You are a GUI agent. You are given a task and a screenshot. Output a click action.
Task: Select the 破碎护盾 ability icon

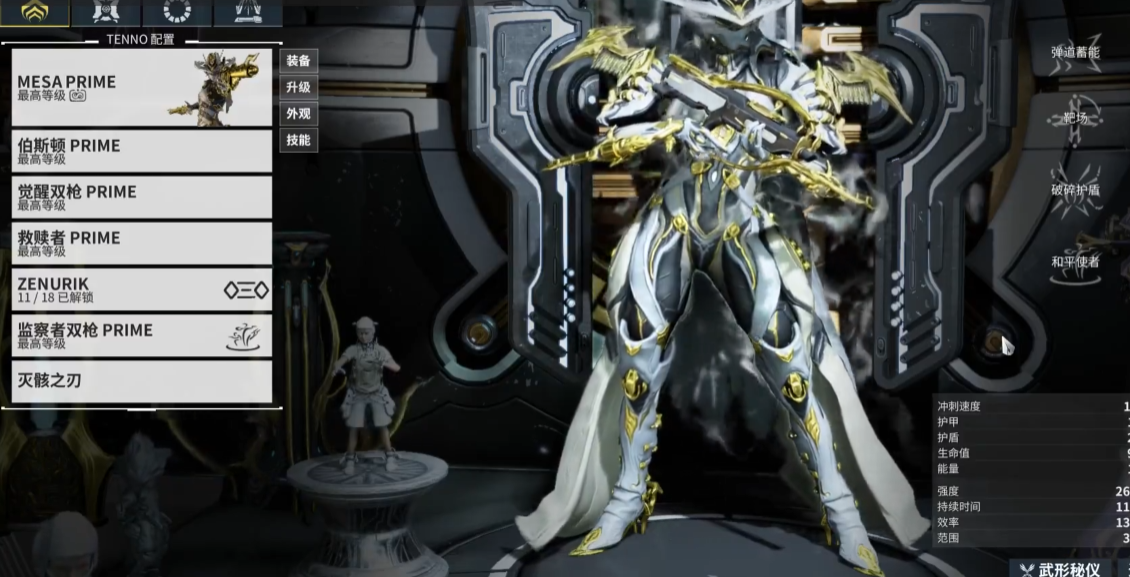point(1076,188)
